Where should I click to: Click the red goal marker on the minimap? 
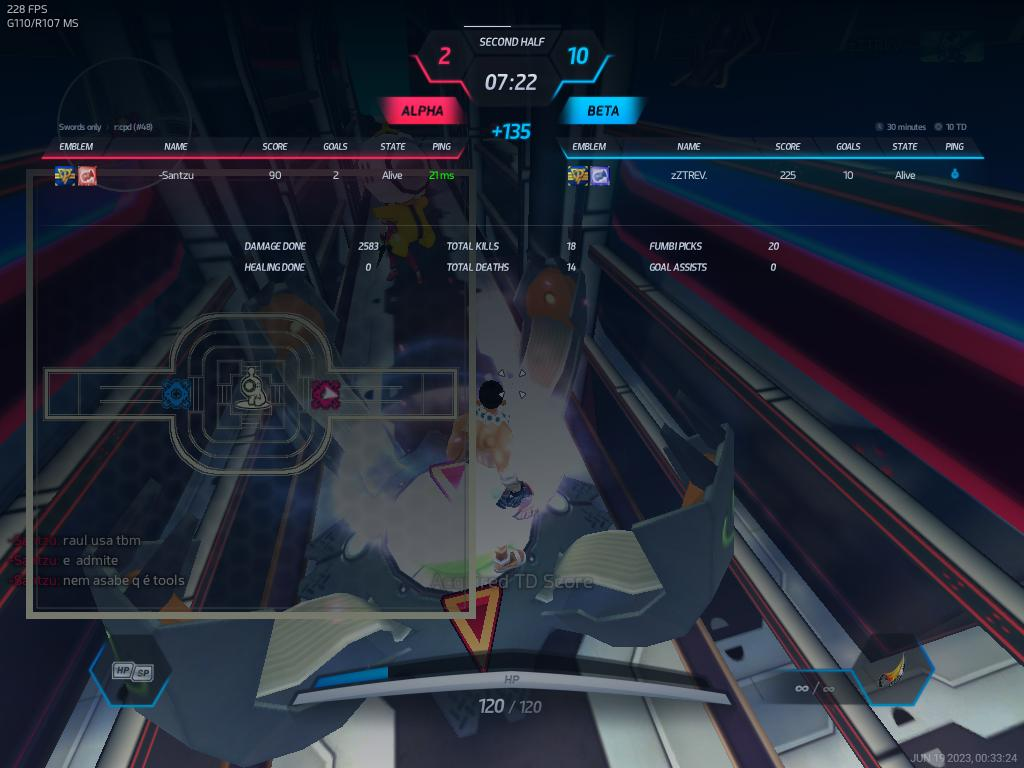tap(326, 394)
